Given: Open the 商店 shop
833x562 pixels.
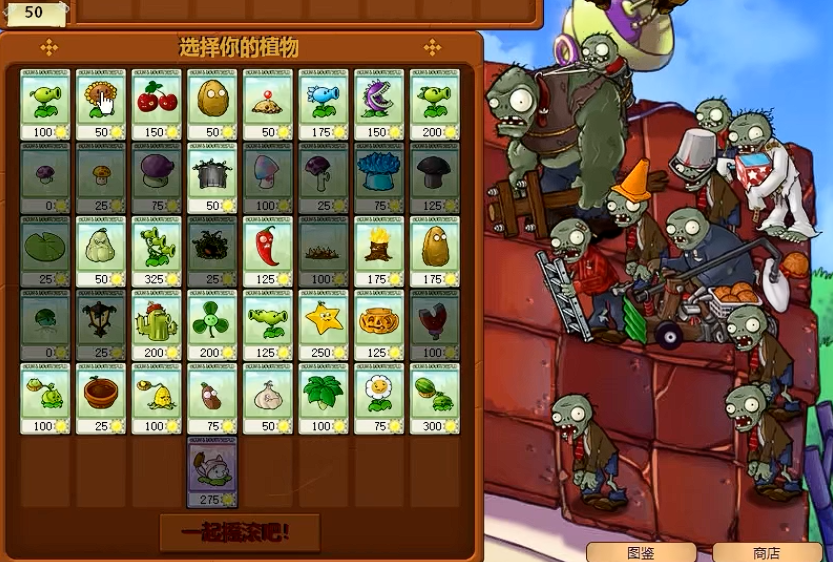Looking at the screenshot, I should coord(767,552).
